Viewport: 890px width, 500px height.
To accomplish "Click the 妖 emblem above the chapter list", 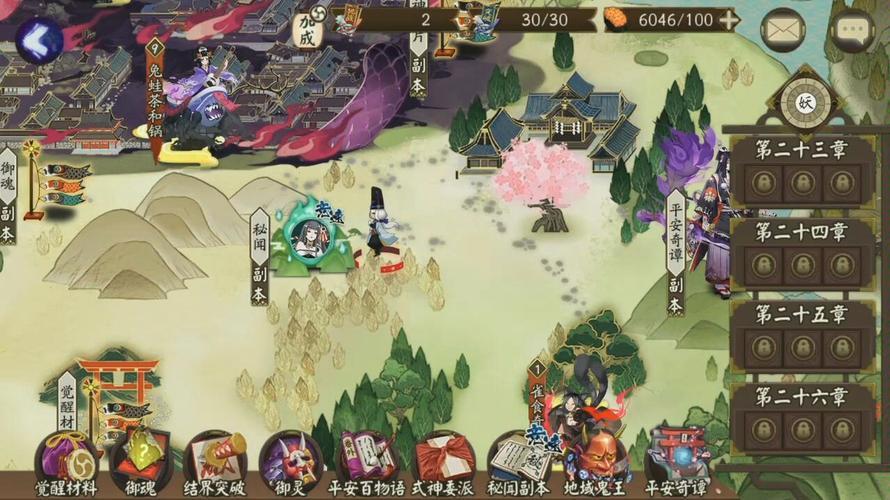I will pos(806,101).
